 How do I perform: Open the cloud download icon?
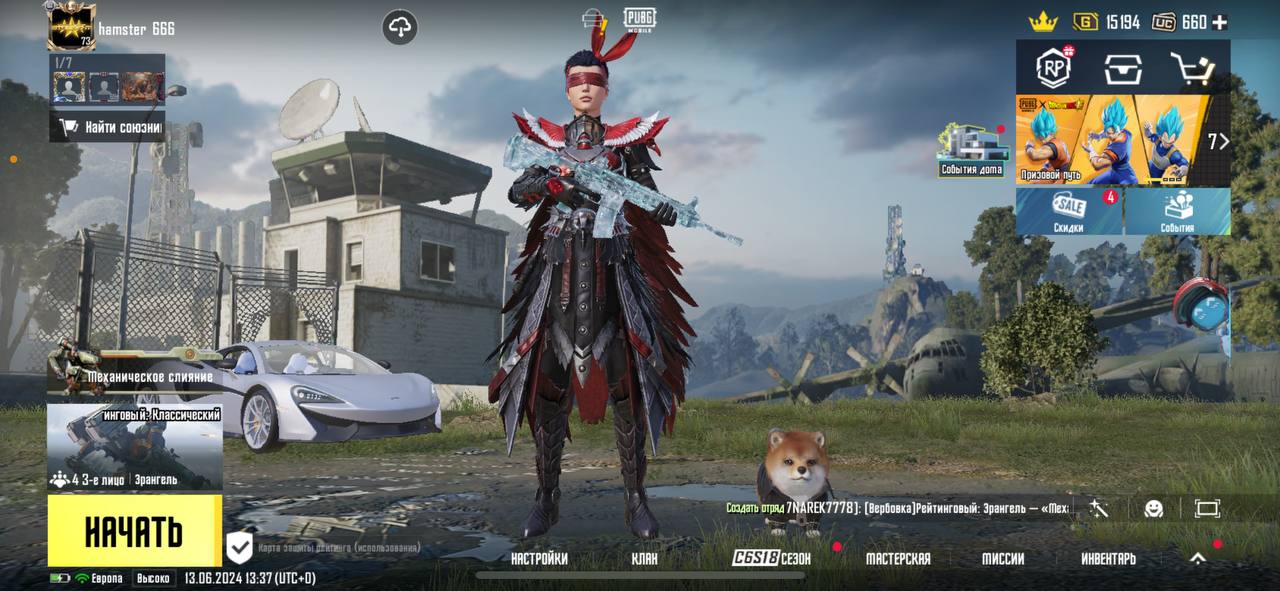point(400,28)
